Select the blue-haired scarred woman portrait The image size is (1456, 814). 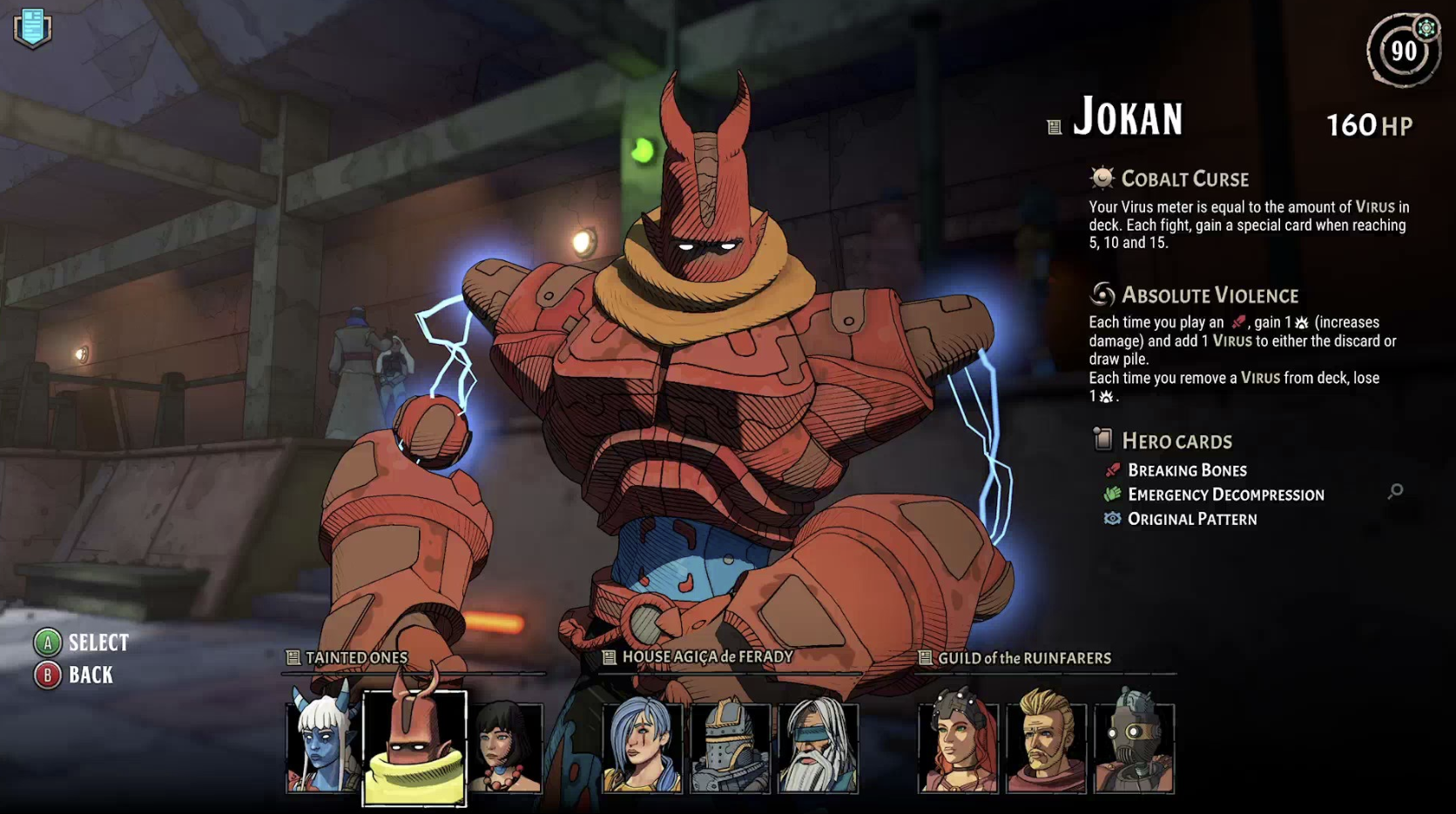point(643,747)
